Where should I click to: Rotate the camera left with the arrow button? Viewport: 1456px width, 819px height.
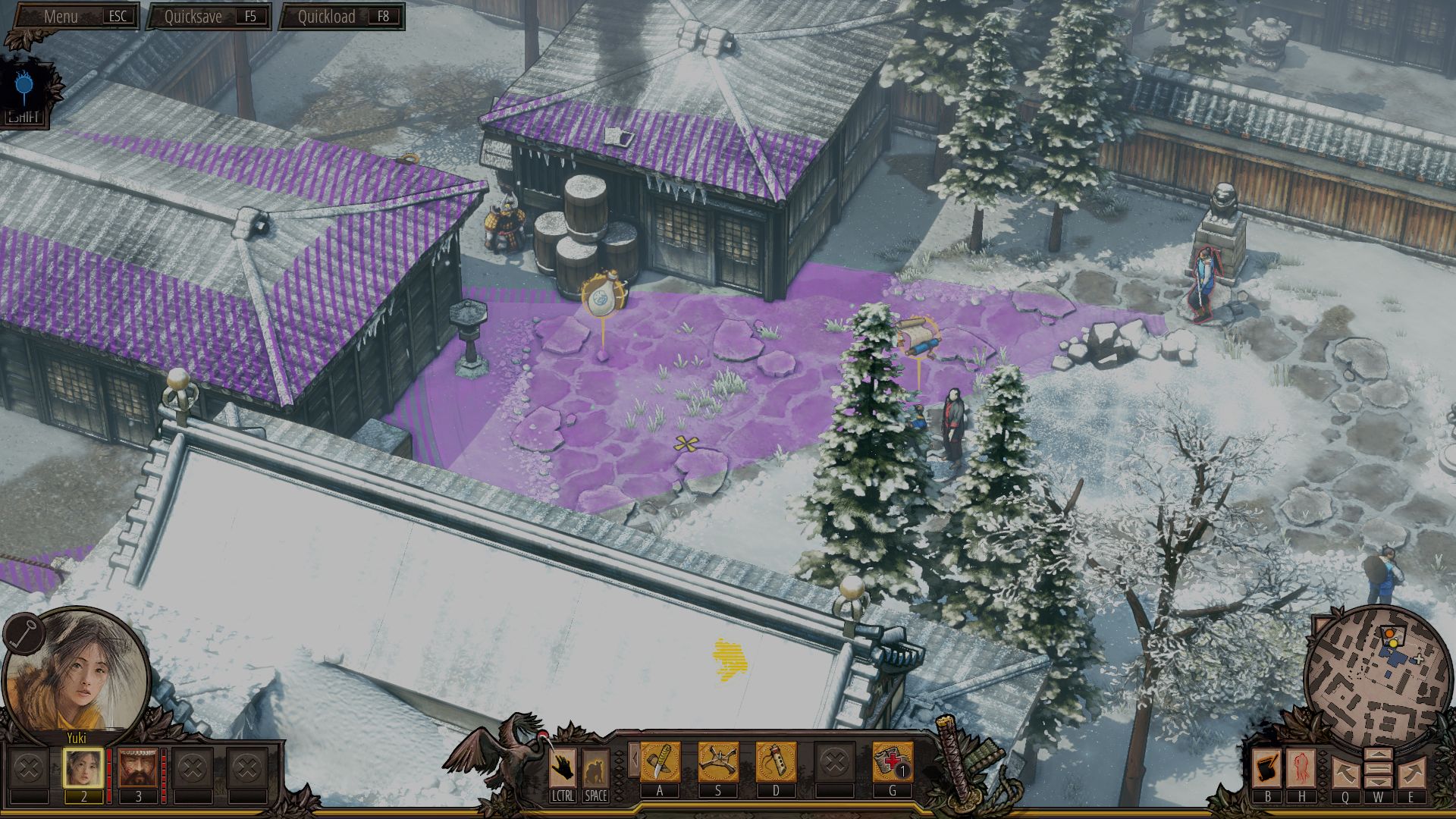coord(1345,773)
